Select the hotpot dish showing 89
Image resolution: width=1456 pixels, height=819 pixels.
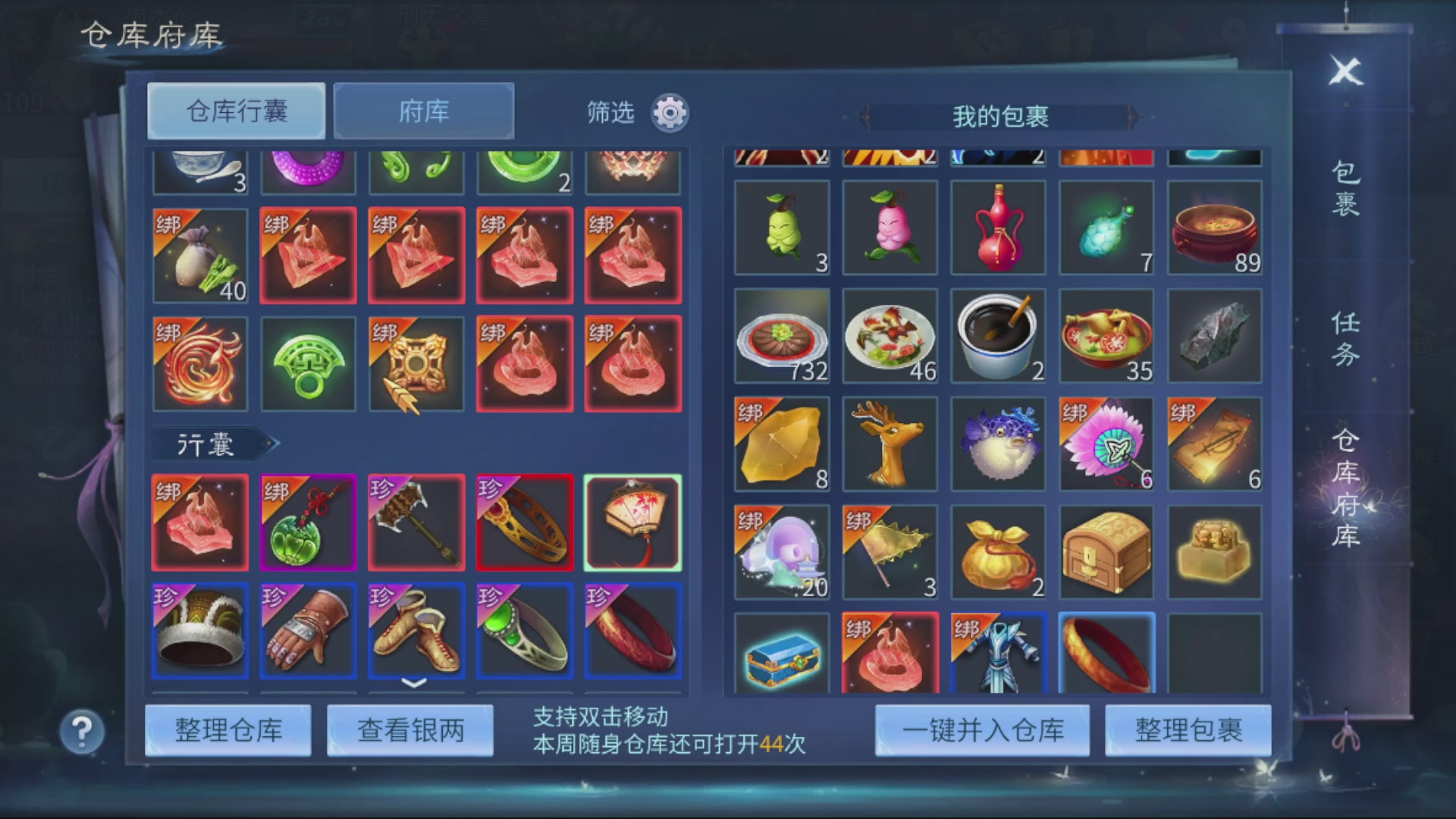pyautogui.click(x=1215, y=227)
